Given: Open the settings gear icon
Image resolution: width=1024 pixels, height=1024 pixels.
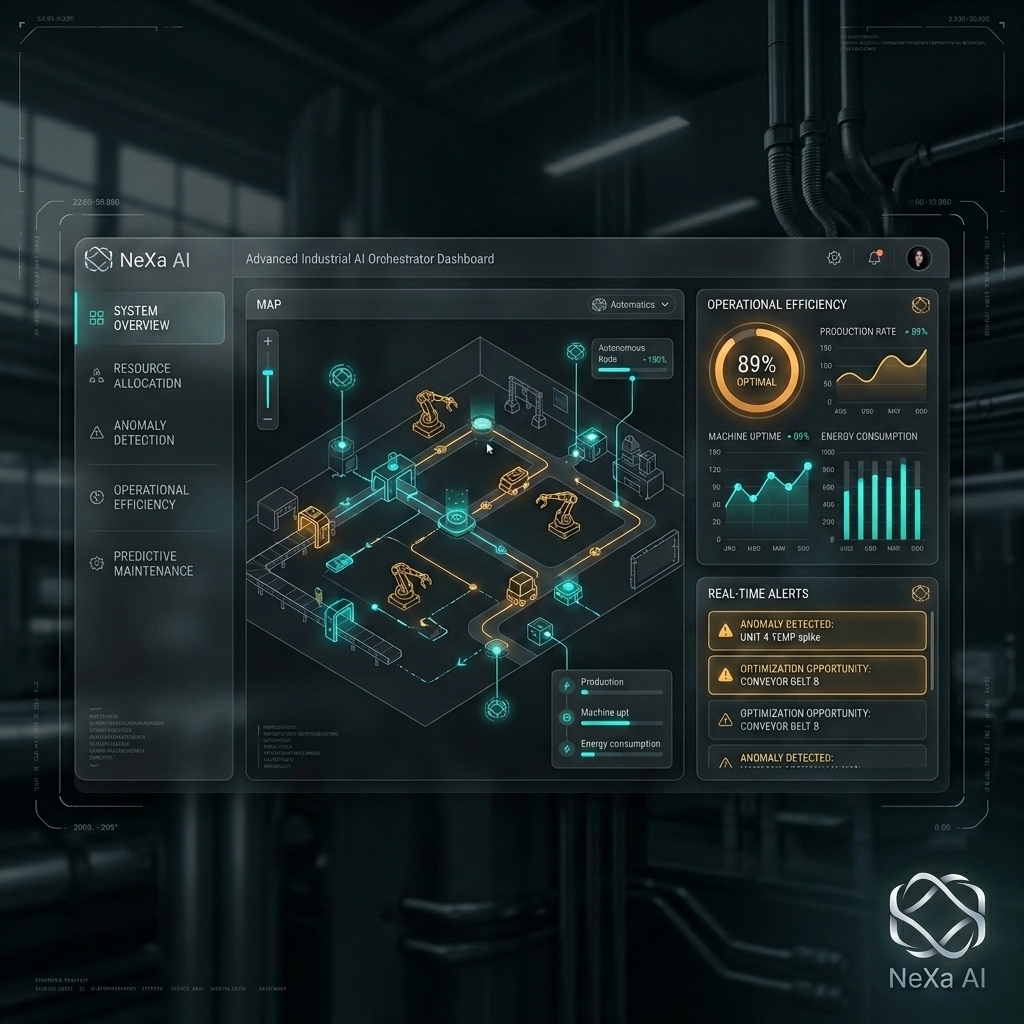Looking at the screenshot, I should tap(834, 258).
